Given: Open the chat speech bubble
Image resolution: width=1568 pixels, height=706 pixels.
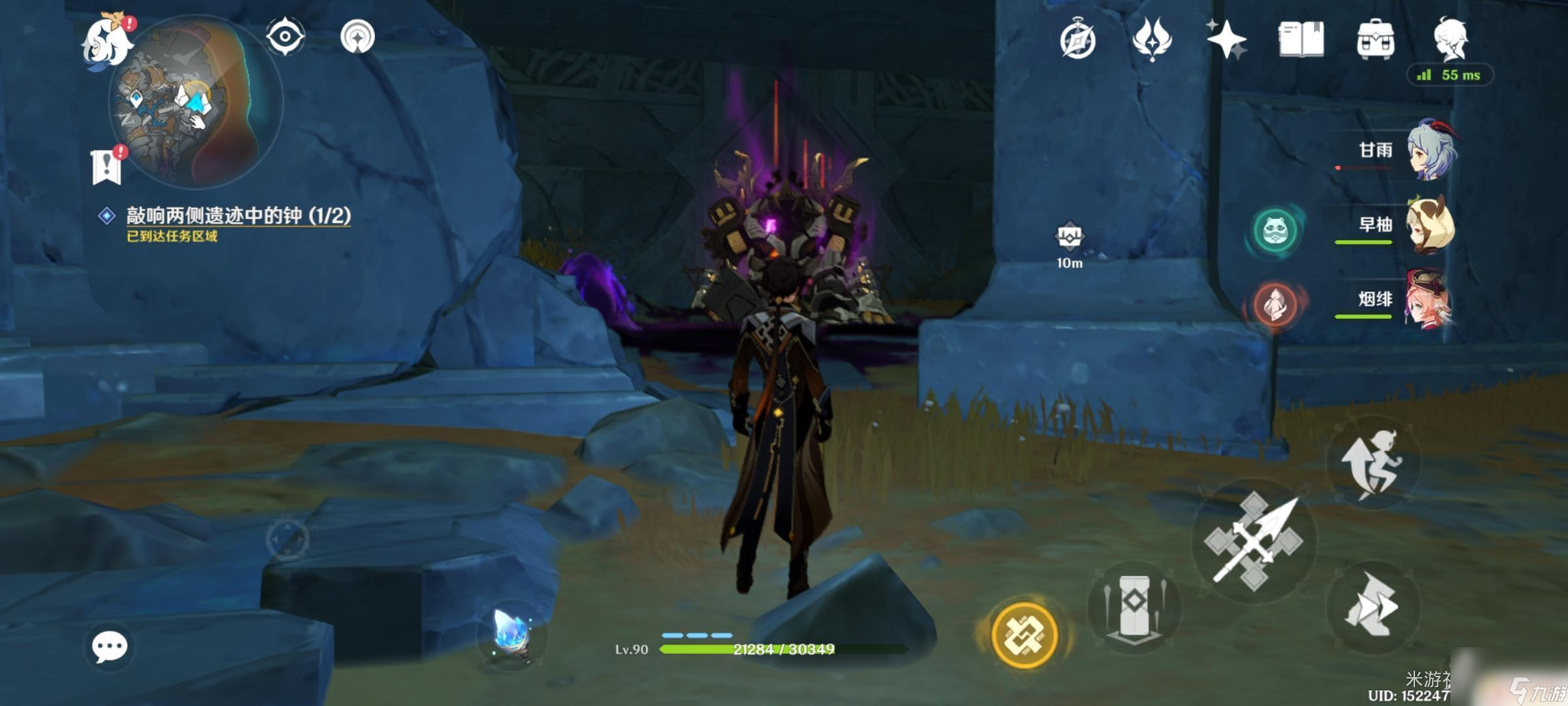Looking at the screenshot, I should click(109, 647).
